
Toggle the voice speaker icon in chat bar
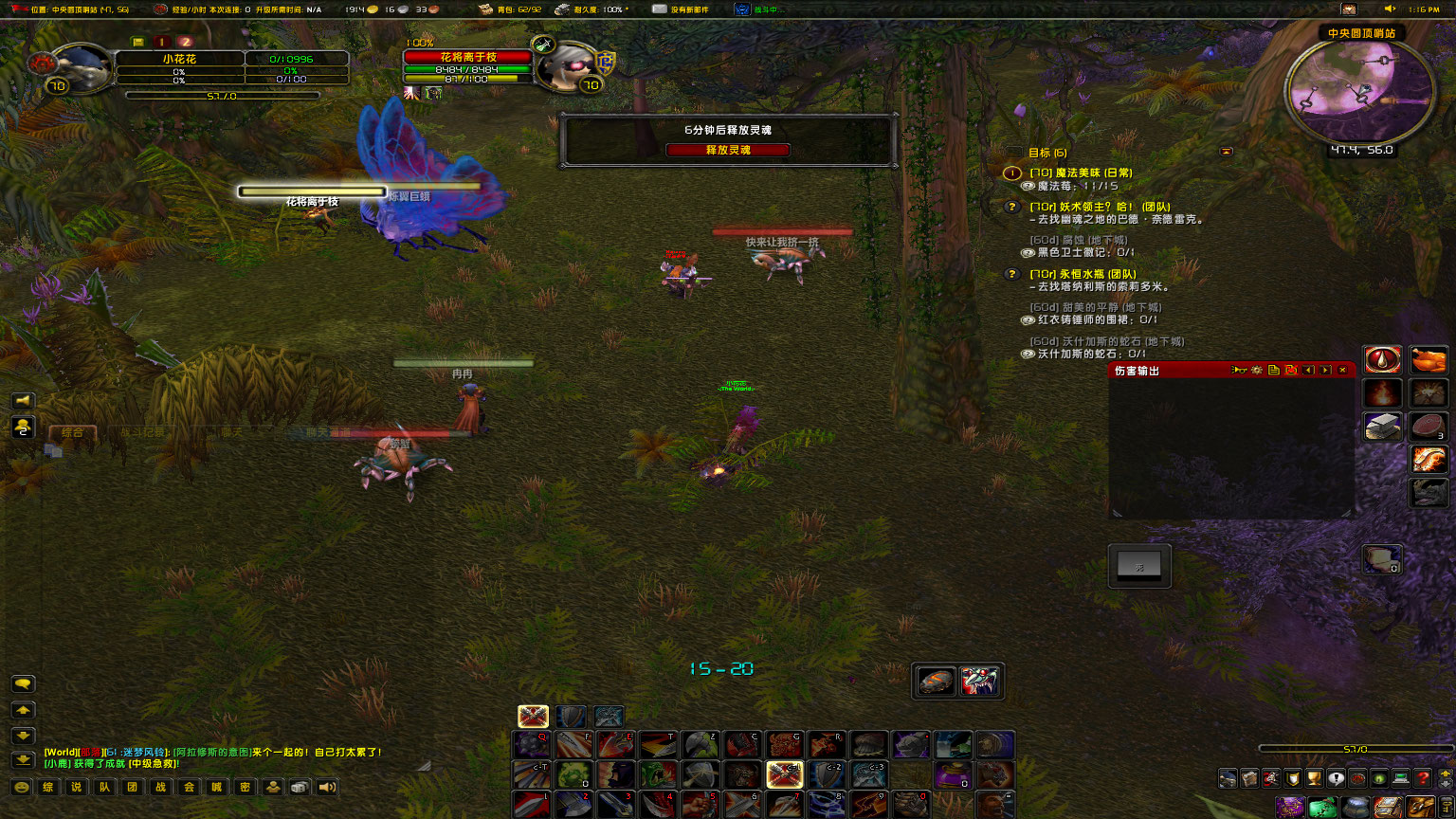(x=329, y=786)
